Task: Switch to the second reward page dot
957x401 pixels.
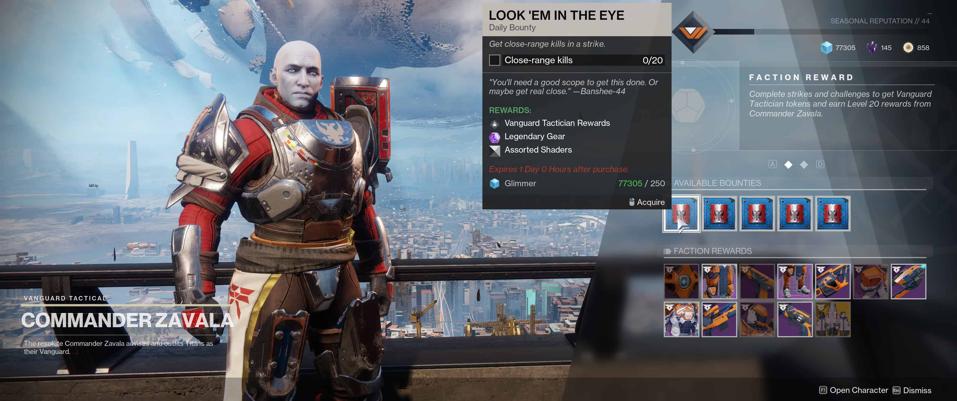Action: [x=804, y=164]
